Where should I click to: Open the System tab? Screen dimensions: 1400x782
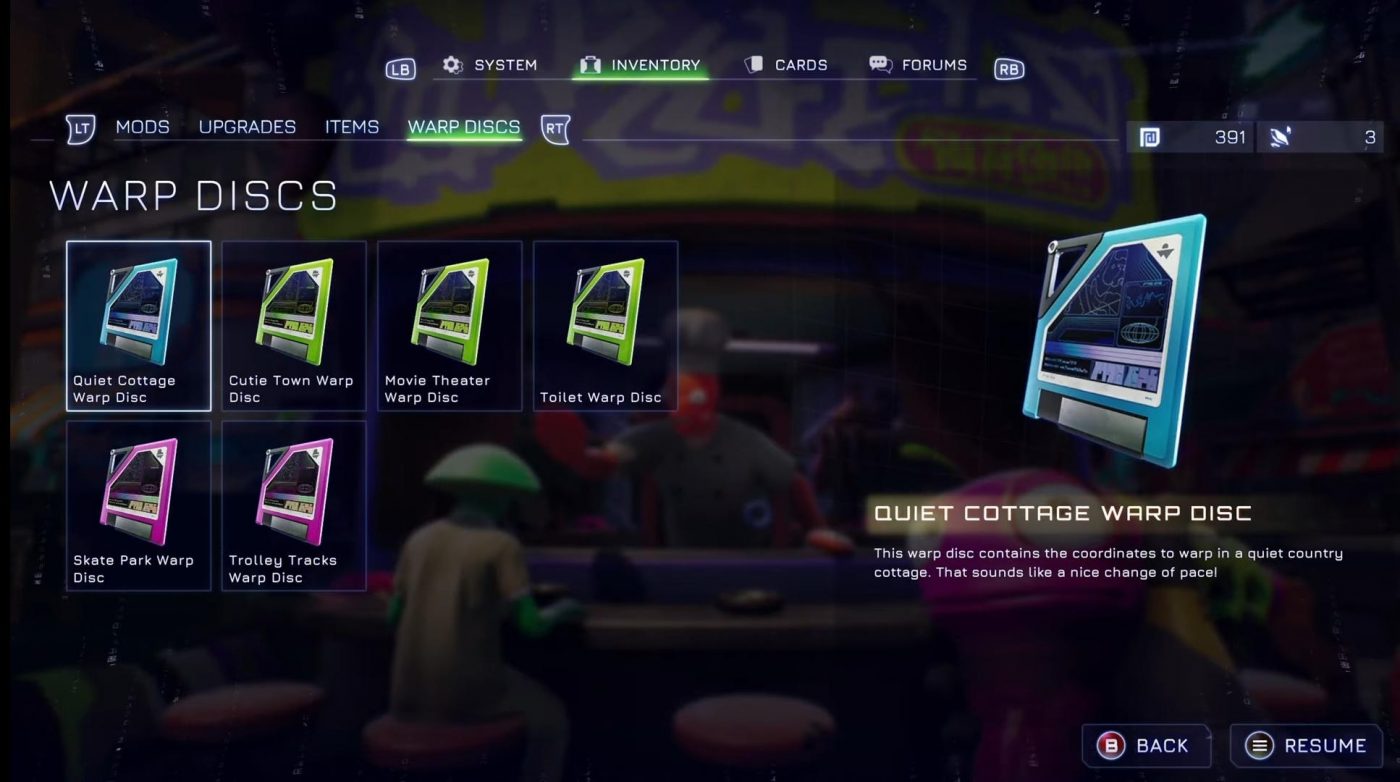(491, 65)
